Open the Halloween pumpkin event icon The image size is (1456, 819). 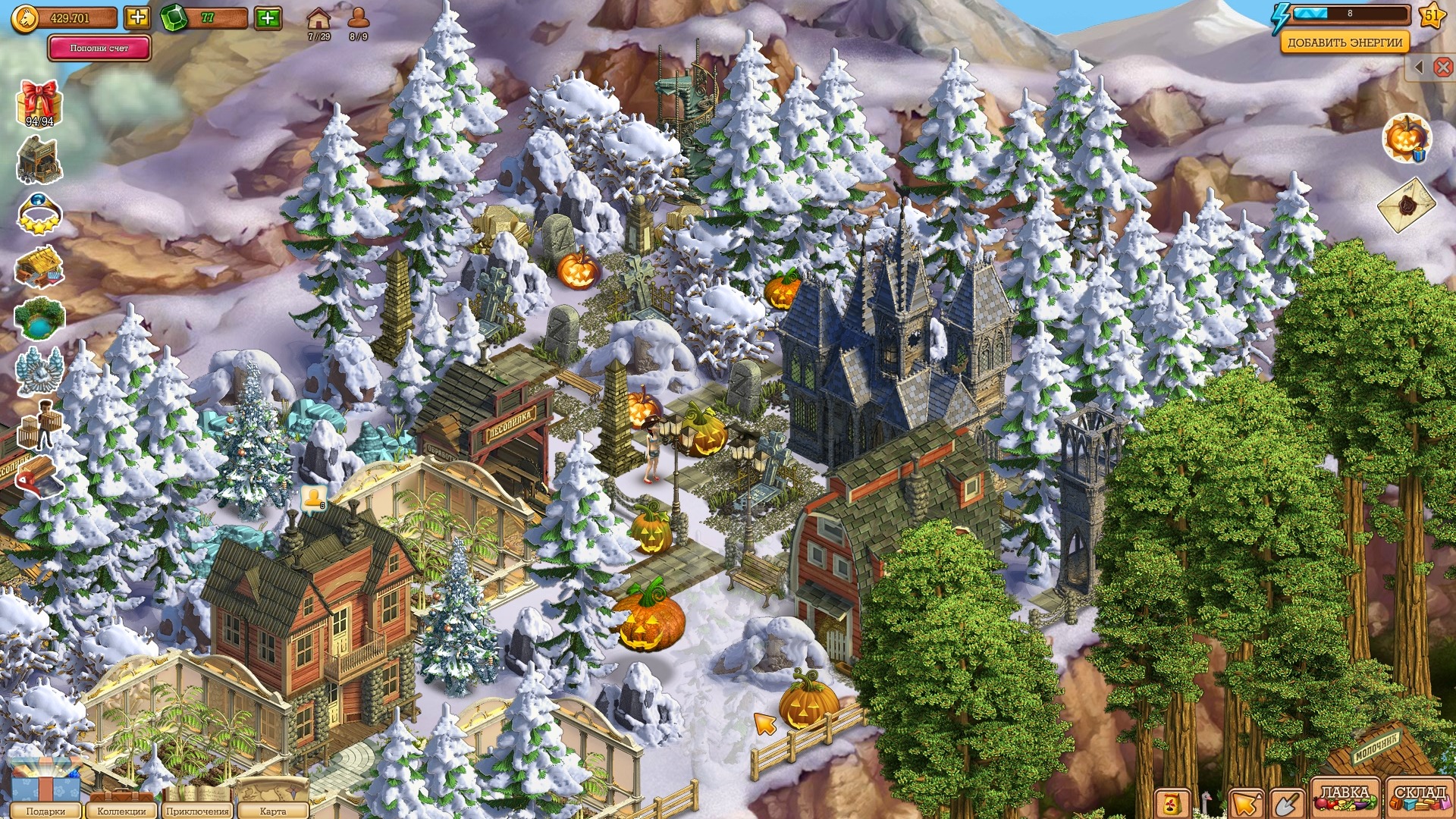(1407, 138)
